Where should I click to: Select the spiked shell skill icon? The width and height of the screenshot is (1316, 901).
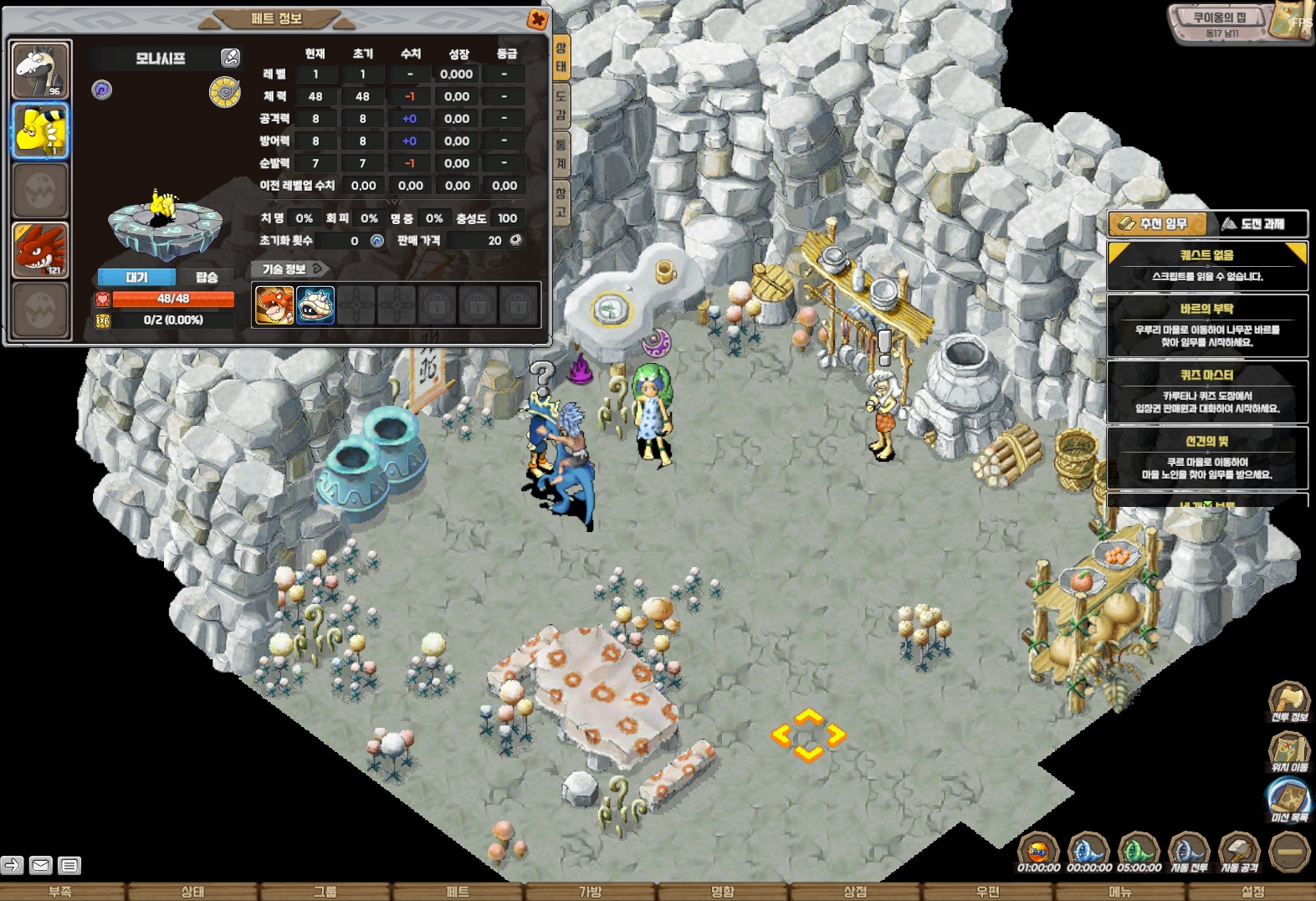tap(315, 305)
